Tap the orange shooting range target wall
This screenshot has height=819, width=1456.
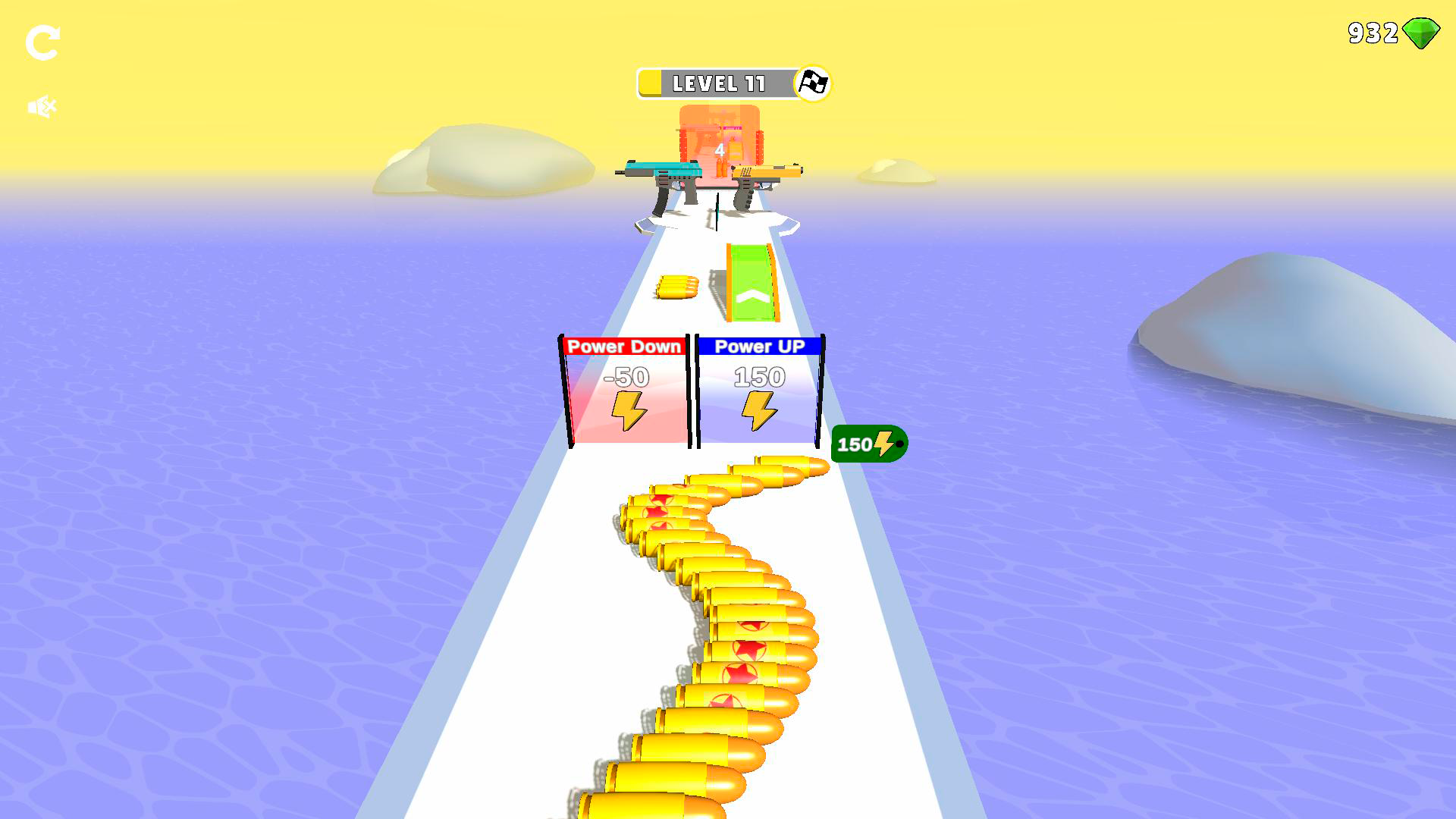(722, 144)
